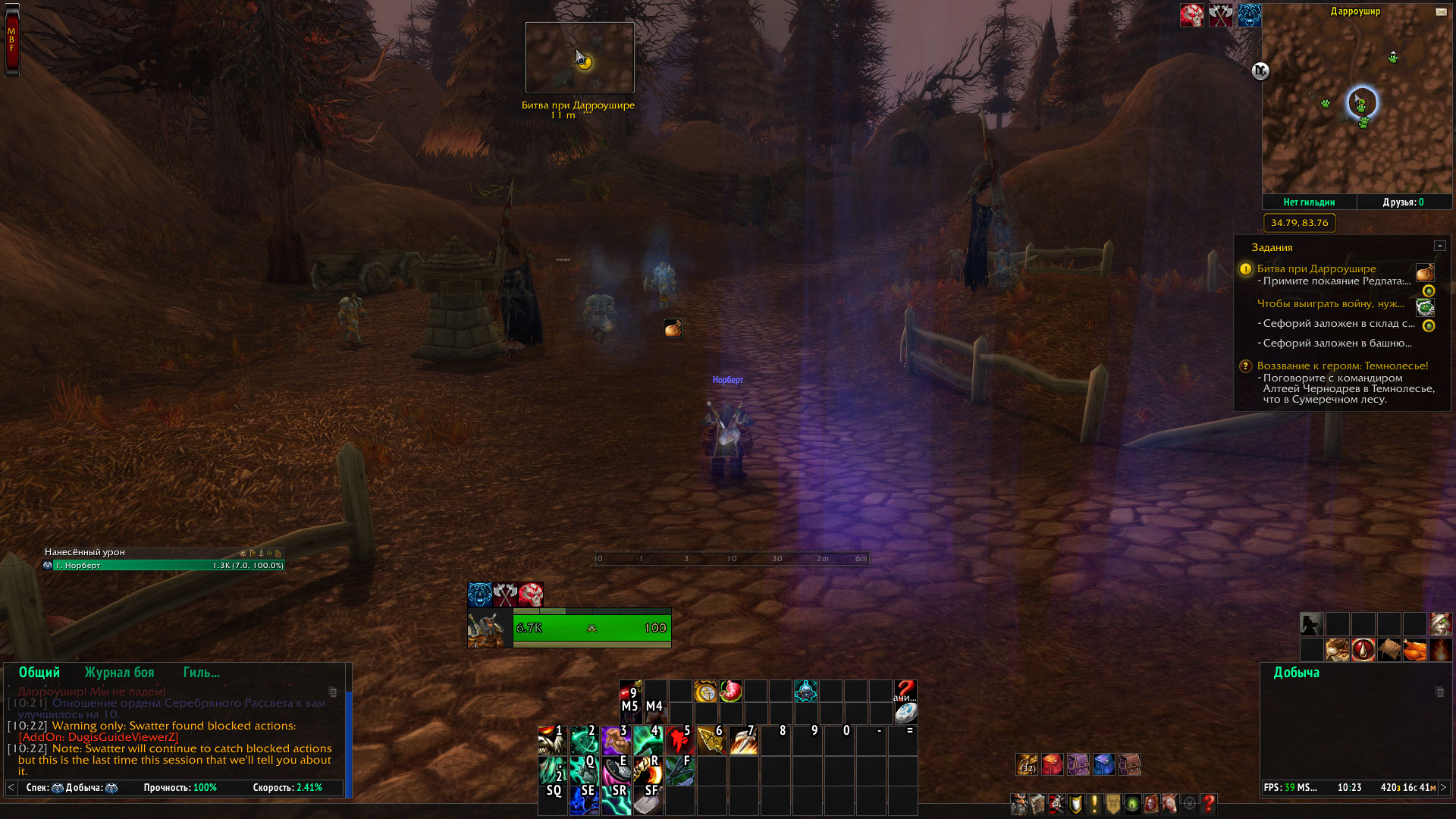Image resolution: width=1456 pixels, height=819 pixels.
Task: Click the DugisGuide round minimap button
Action: point(1260,71)
